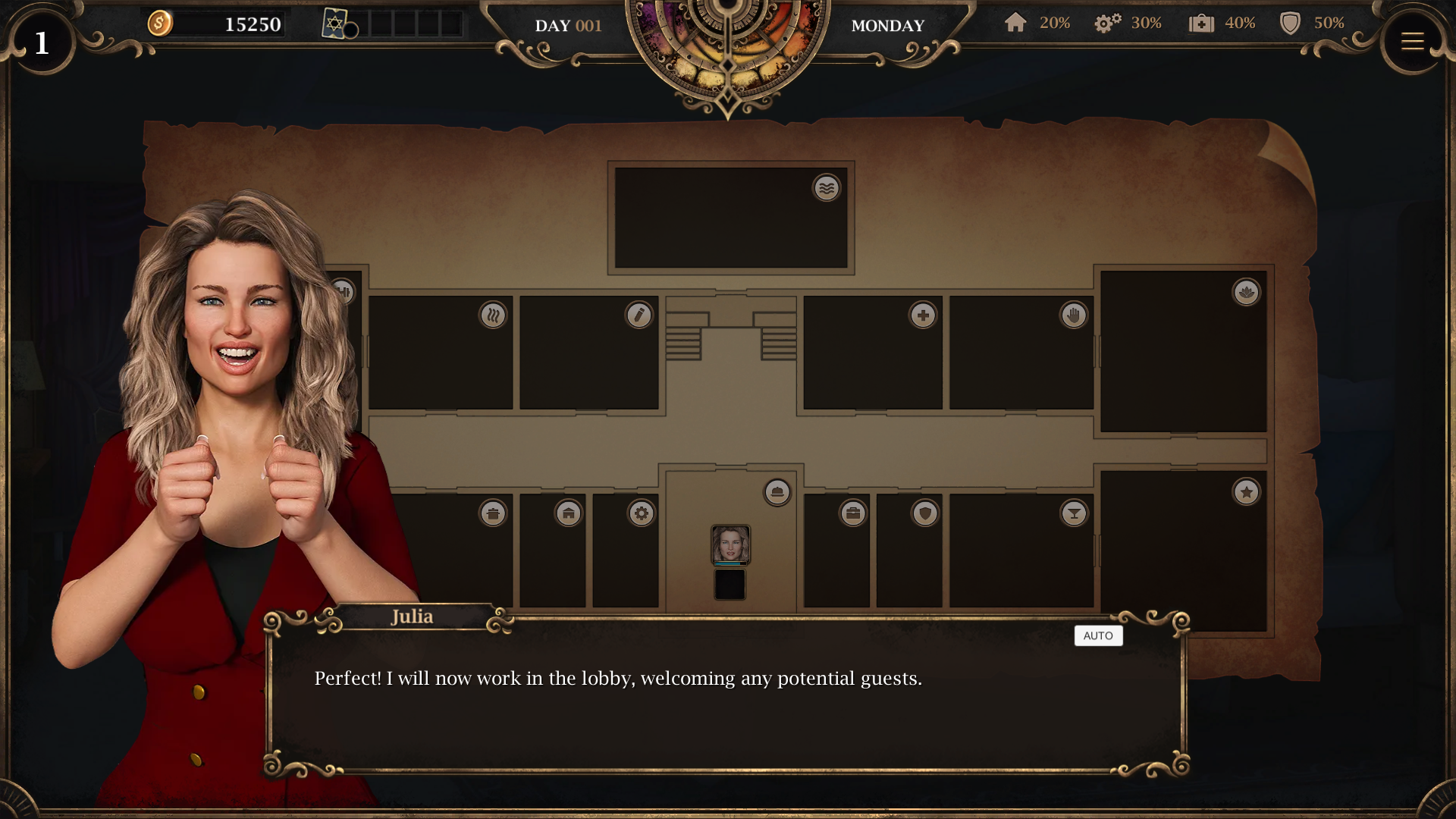Viewport: 1456px width, 819px height.
Task: Select the pencil room icon
Action: point(639,315)
